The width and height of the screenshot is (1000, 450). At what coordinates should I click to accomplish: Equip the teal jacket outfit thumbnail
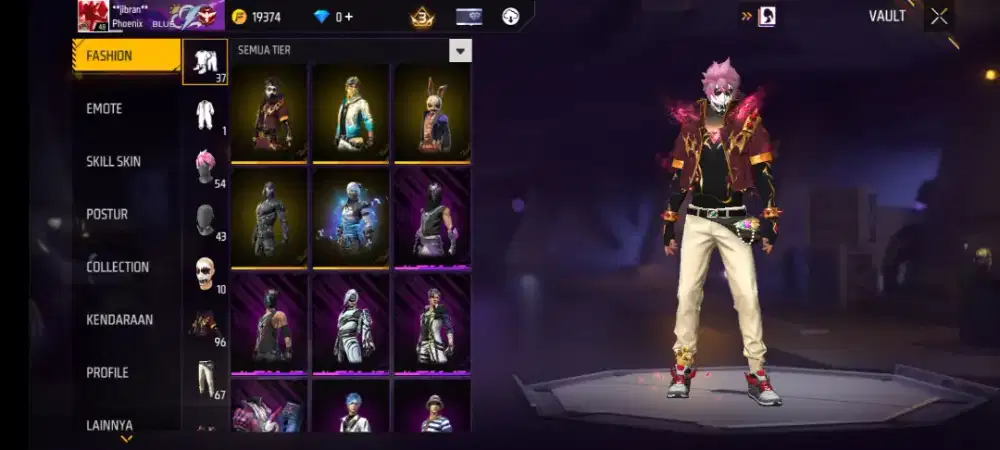click(x=351, y=113)
